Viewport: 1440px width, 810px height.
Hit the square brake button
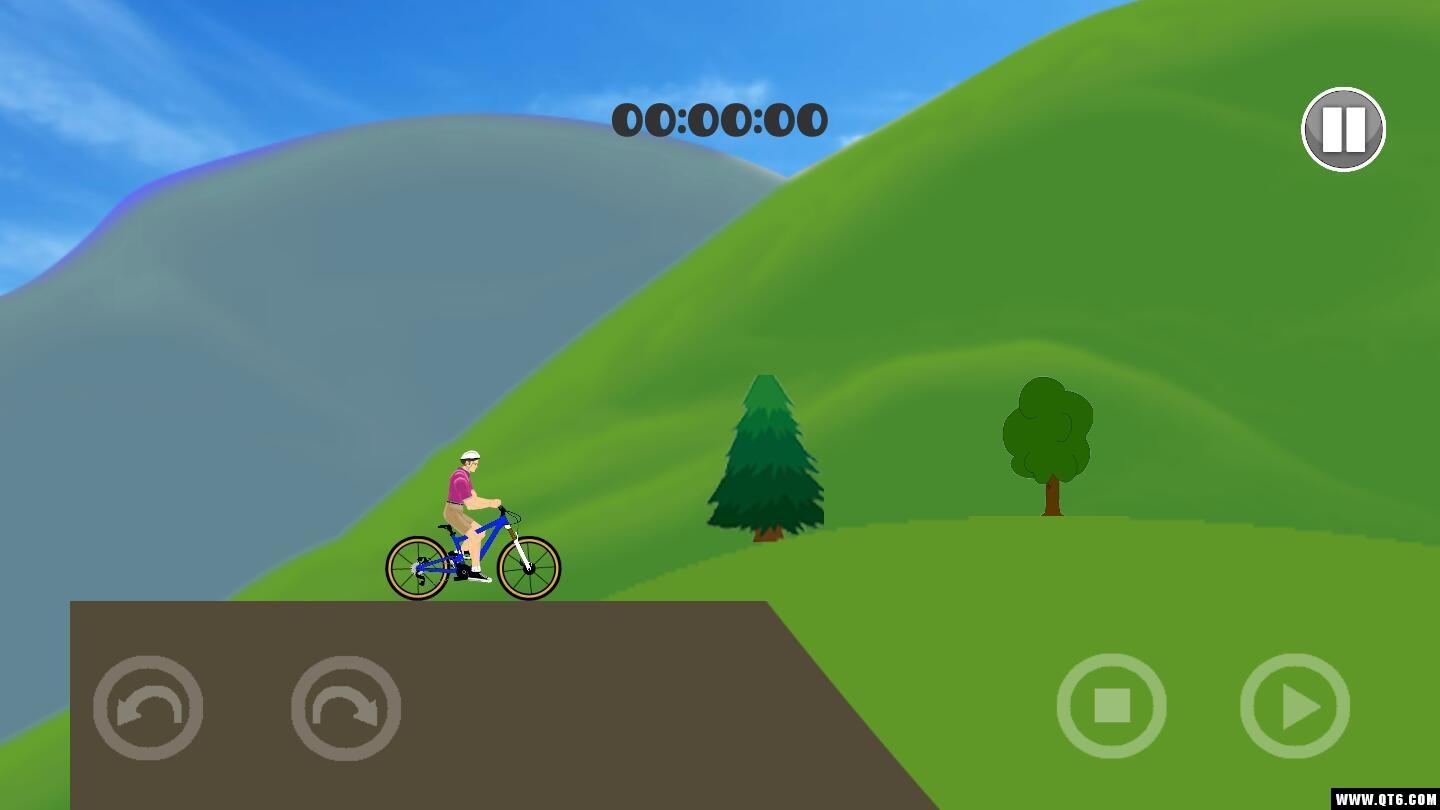point(1111,706)
